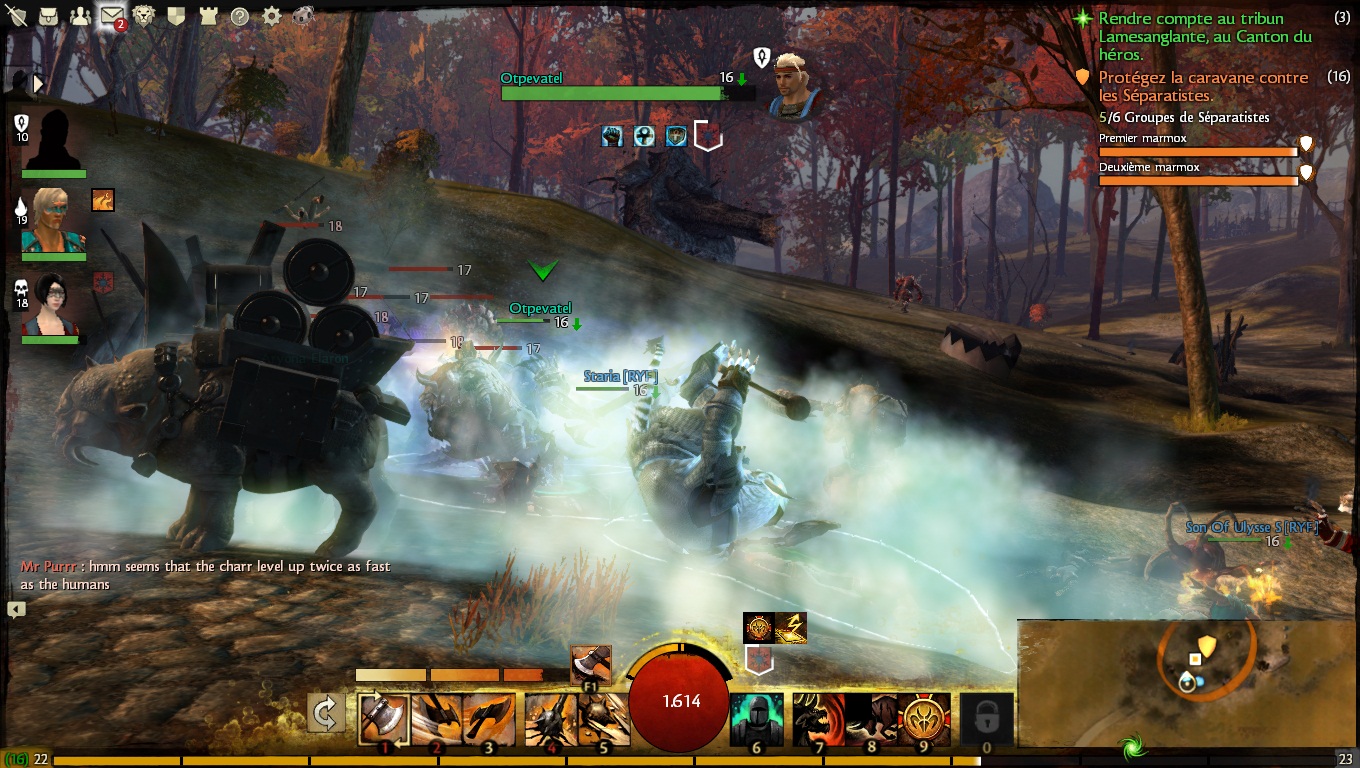Activate the roaring beast skill 7
Viewport: 1360px width, 768px height.
pos(818,719)
